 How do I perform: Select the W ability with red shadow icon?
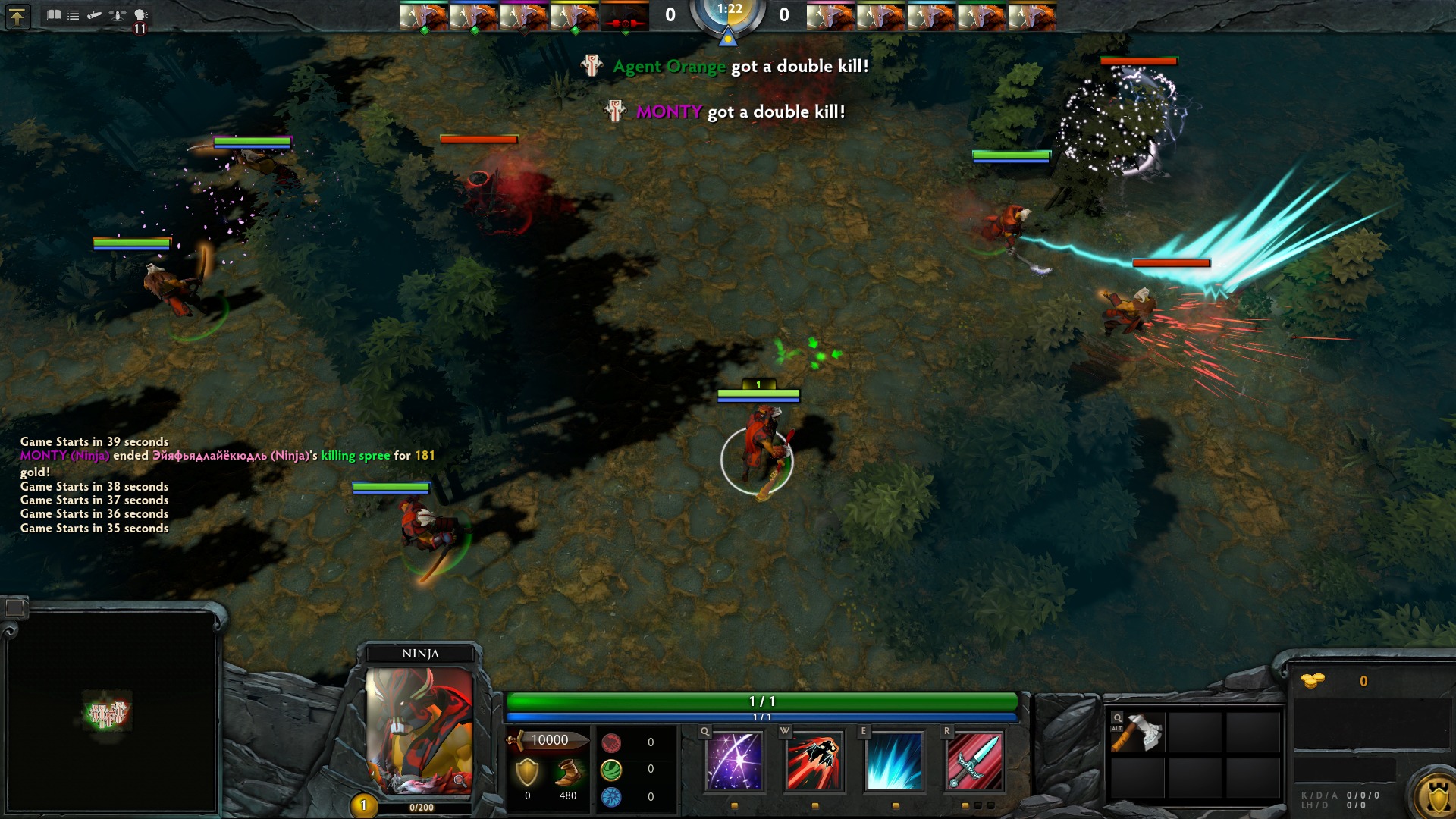click(813, 762)
